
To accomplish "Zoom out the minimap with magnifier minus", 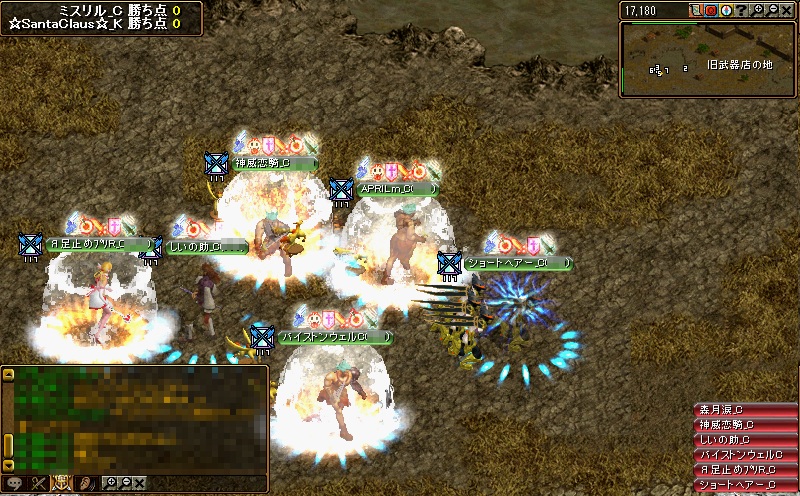I will click(x=774, y=10).
